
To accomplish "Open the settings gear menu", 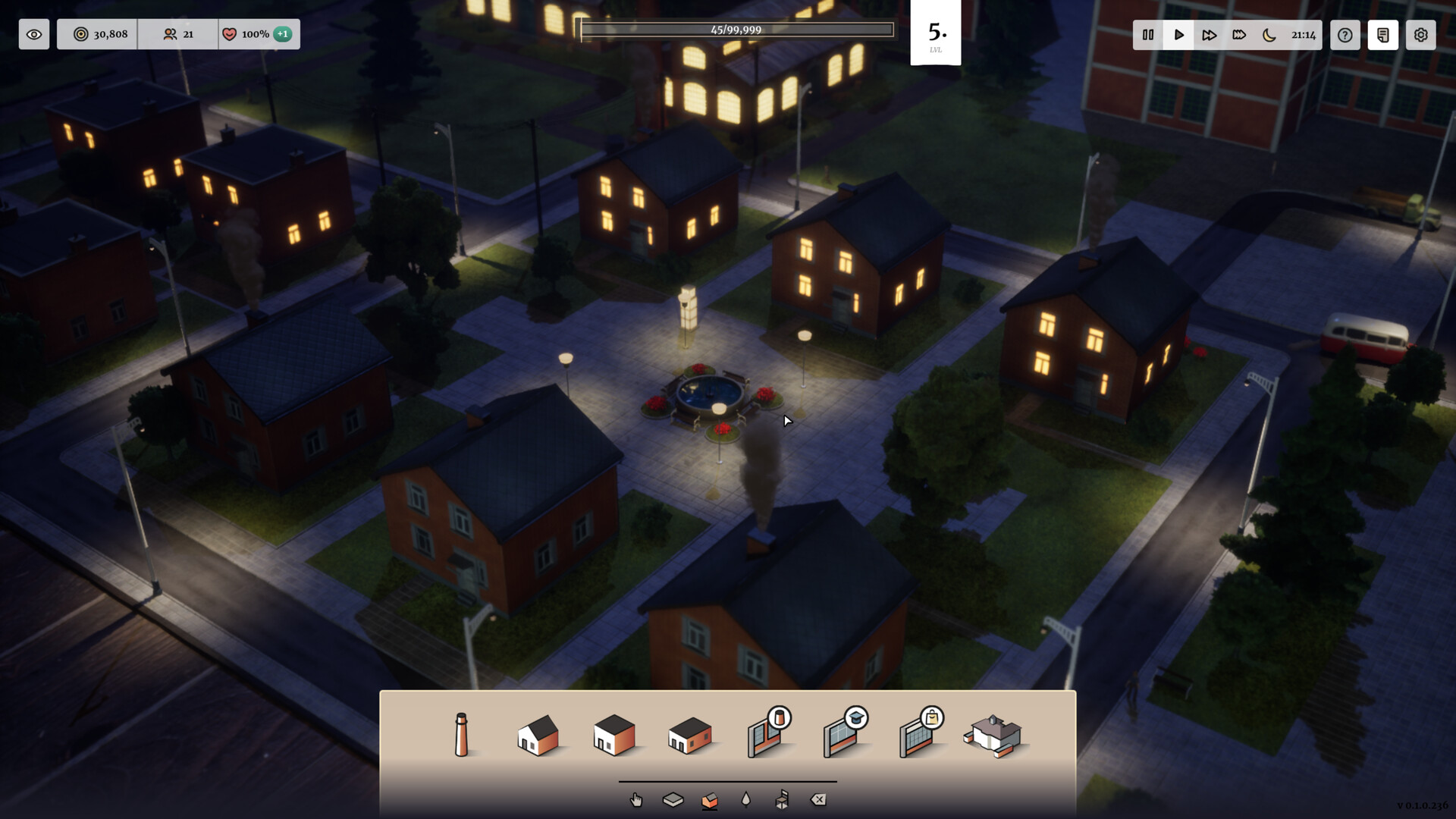I will pyautogui.click(x=1420, y=34).
